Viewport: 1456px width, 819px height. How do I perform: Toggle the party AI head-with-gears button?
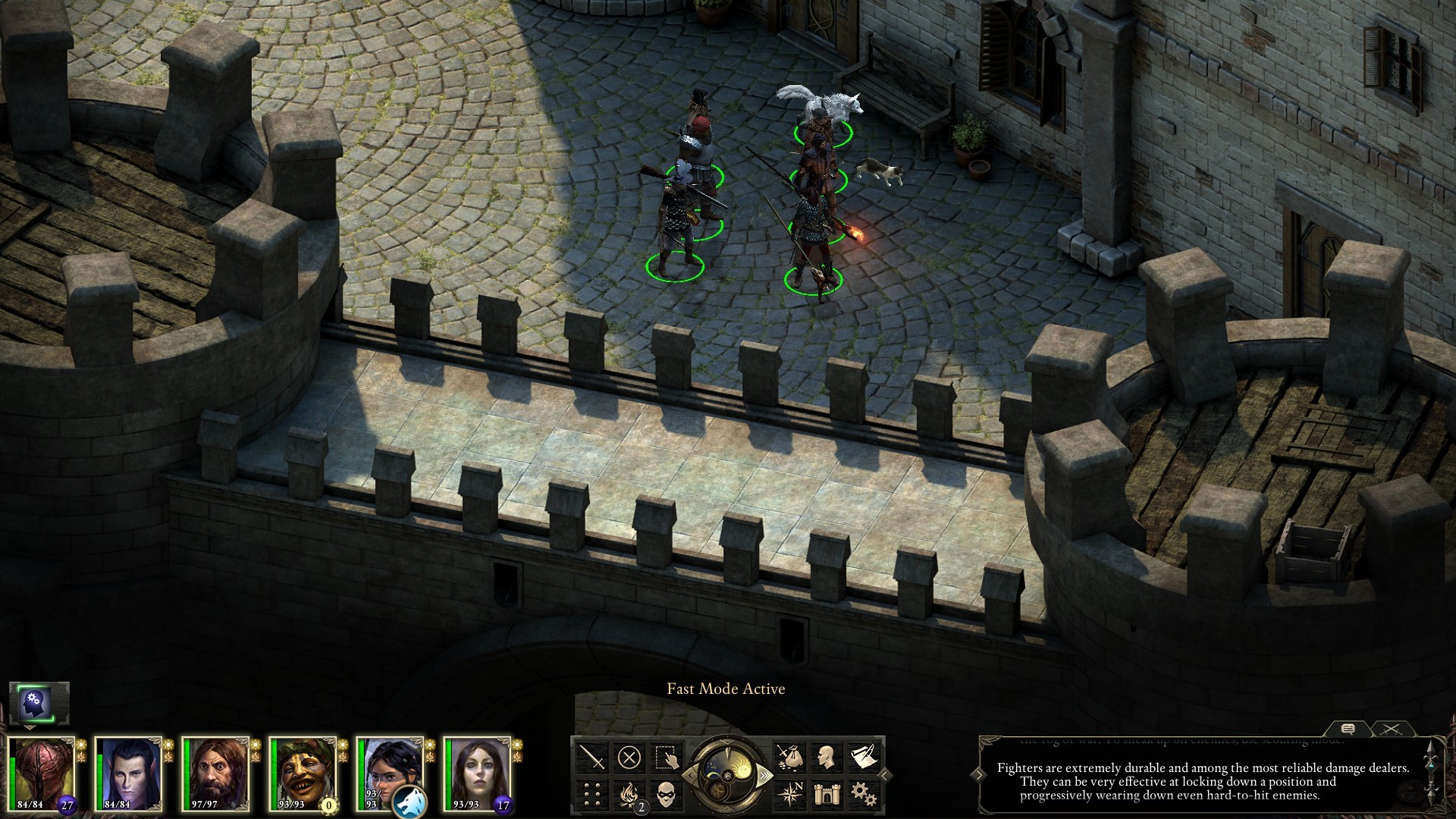coord(39,703)
